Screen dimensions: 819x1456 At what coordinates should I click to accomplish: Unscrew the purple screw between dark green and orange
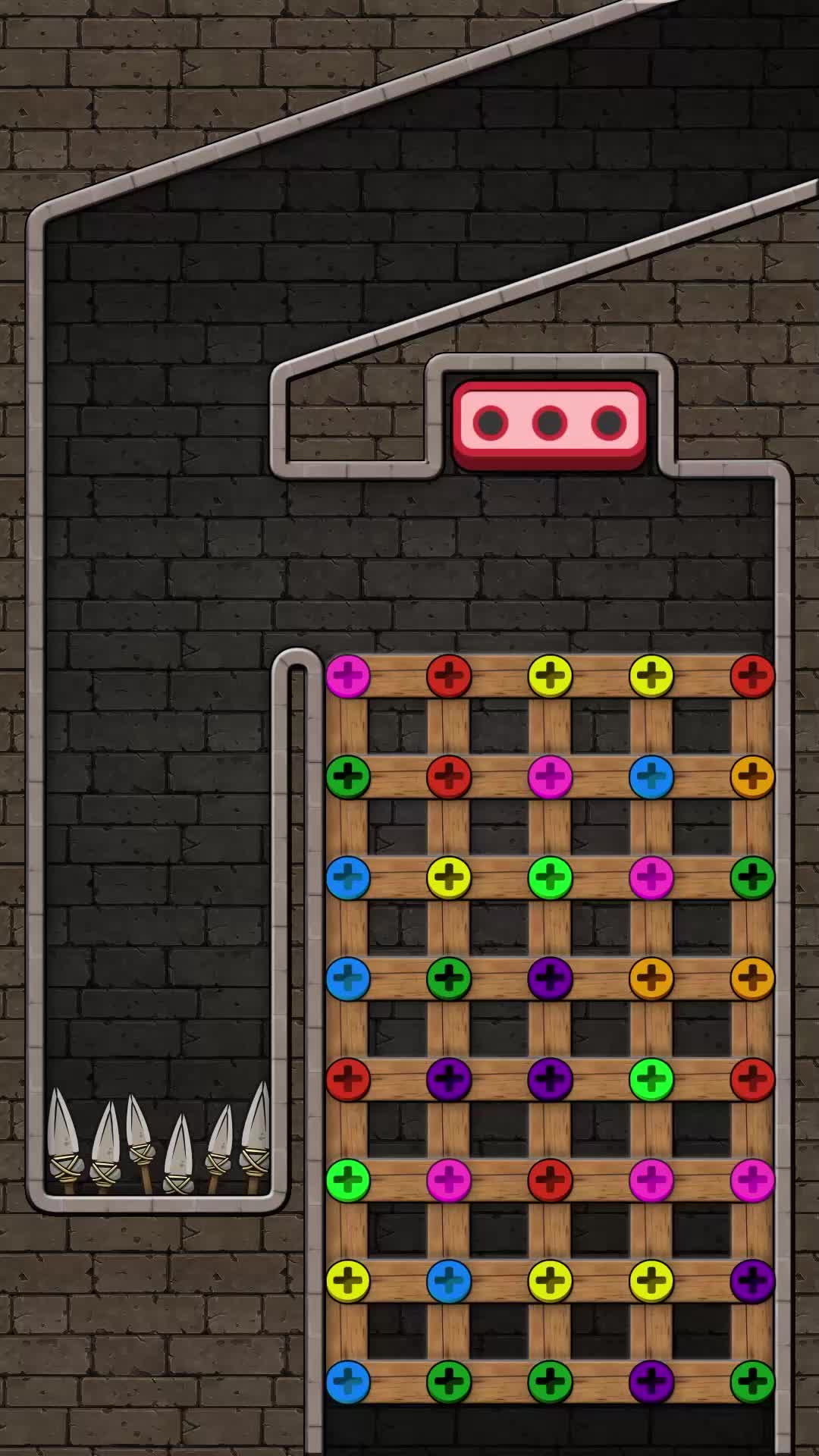[x=550, y=978]
